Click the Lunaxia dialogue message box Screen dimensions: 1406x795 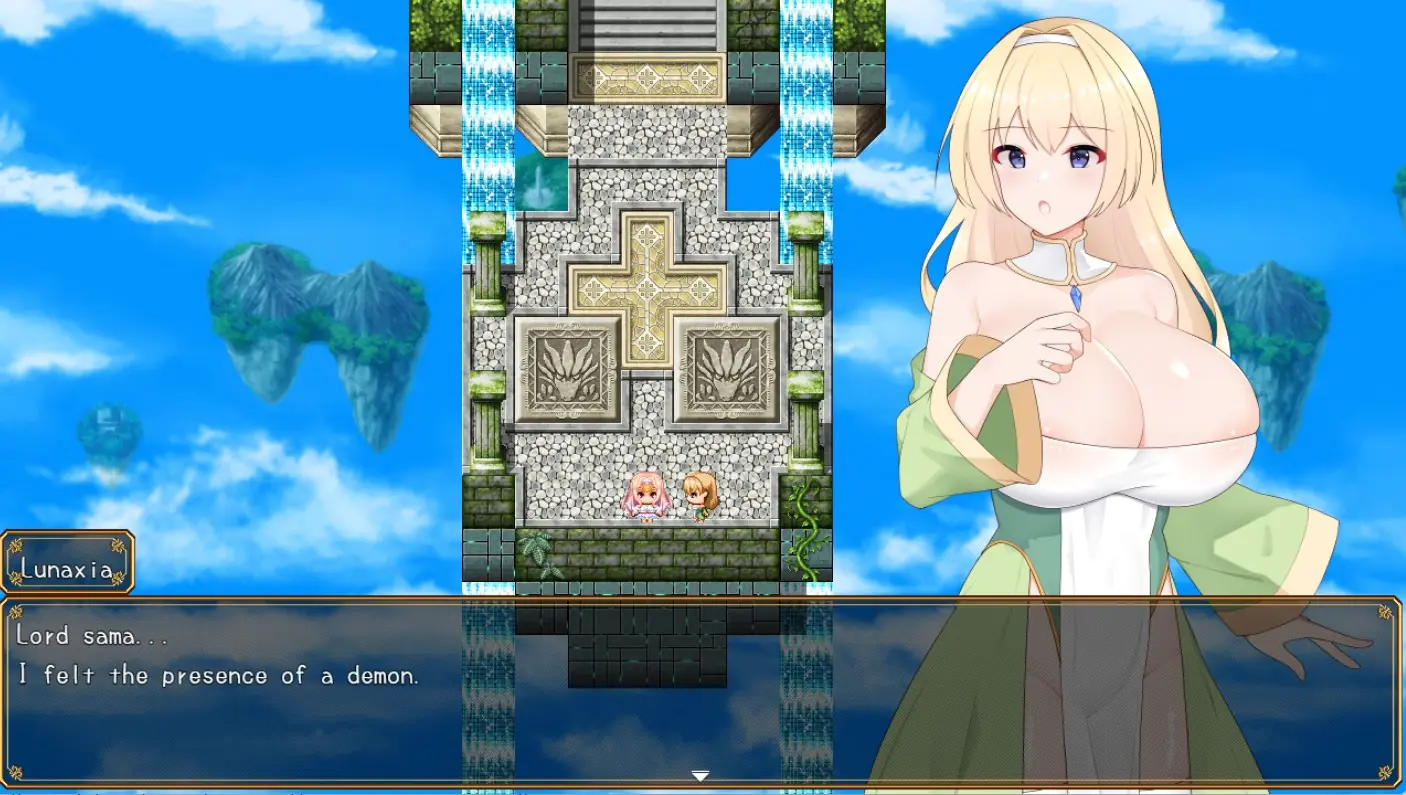(500, 690)
